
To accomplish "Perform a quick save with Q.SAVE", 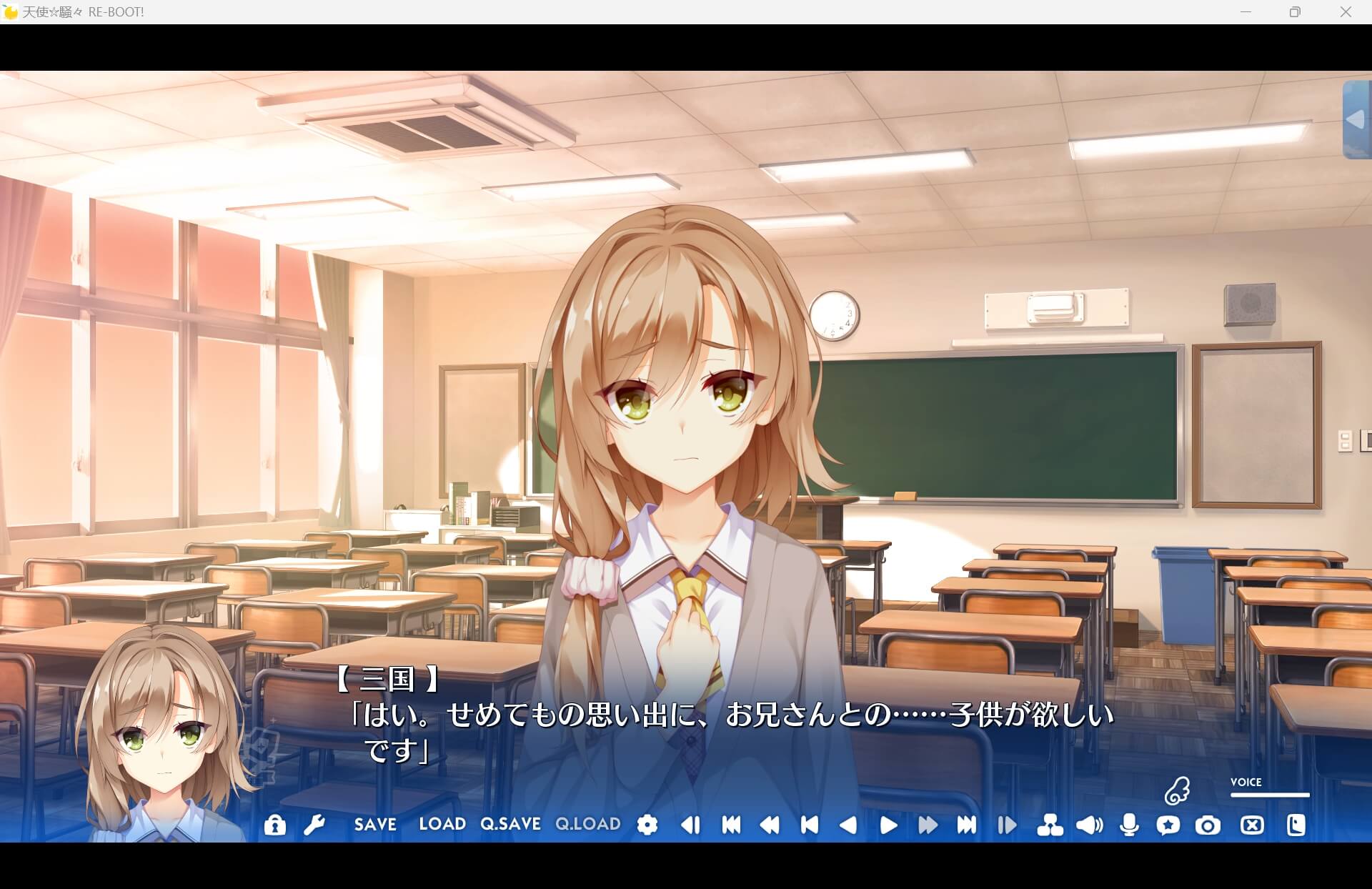I will coord(510,825).
